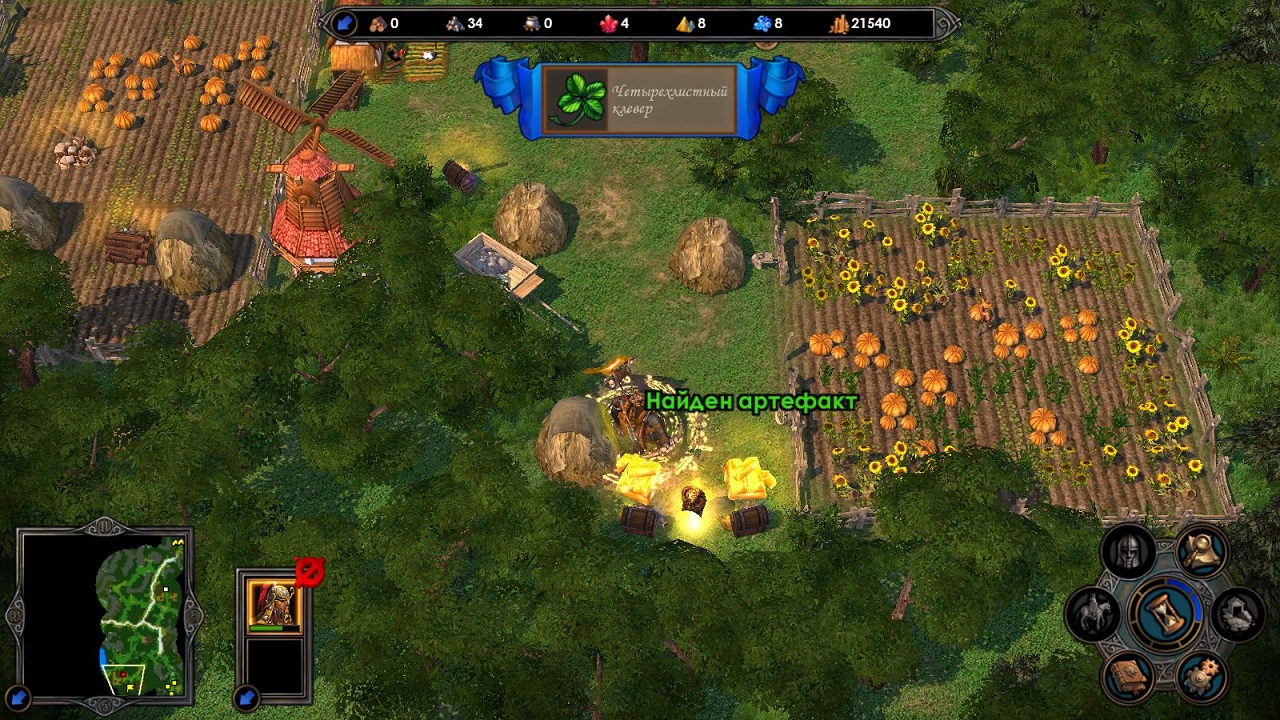The width and height of the screenshot is (1280, 720).
Task: Select the hero portrait in the hero list
Action: (x=273, y=605)
